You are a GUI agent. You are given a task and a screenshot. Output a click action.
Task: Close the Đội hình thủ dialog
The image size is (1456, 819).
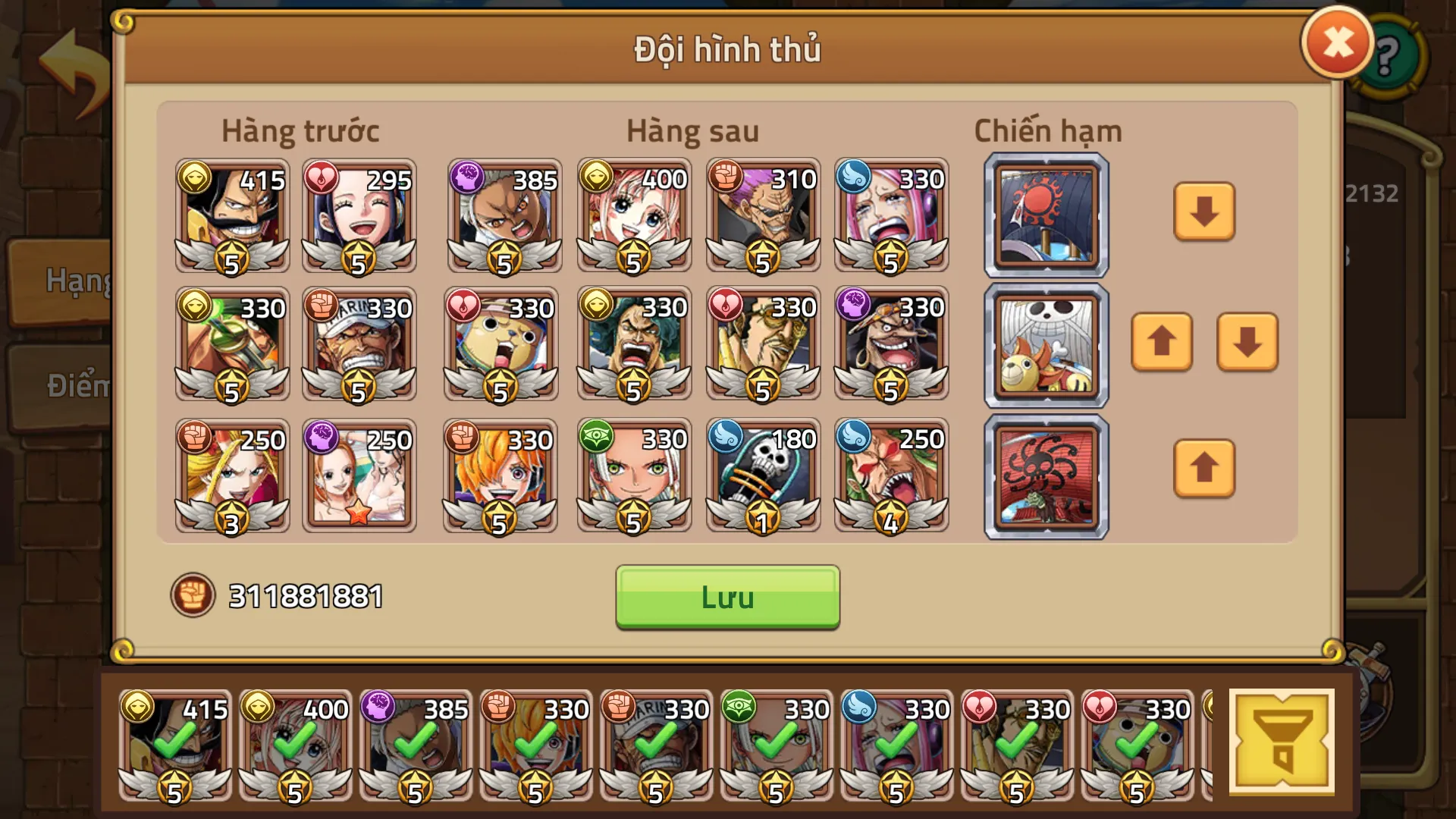[x=1337, y=42]
